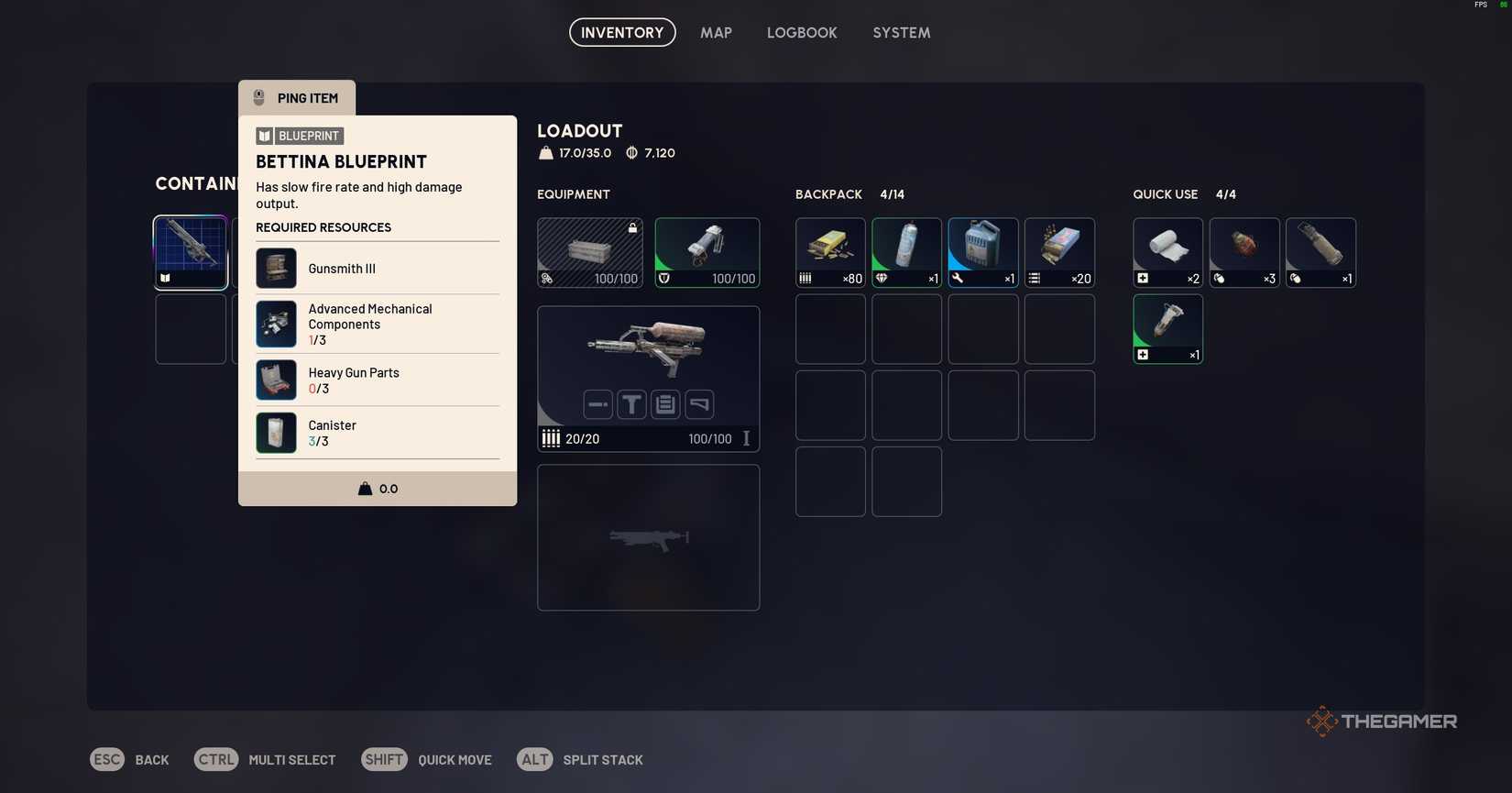The height and width of the screenshot is (793, 1512).
Task: Click the lock icon on the locked equipment slot
Action: click(632, 227)
